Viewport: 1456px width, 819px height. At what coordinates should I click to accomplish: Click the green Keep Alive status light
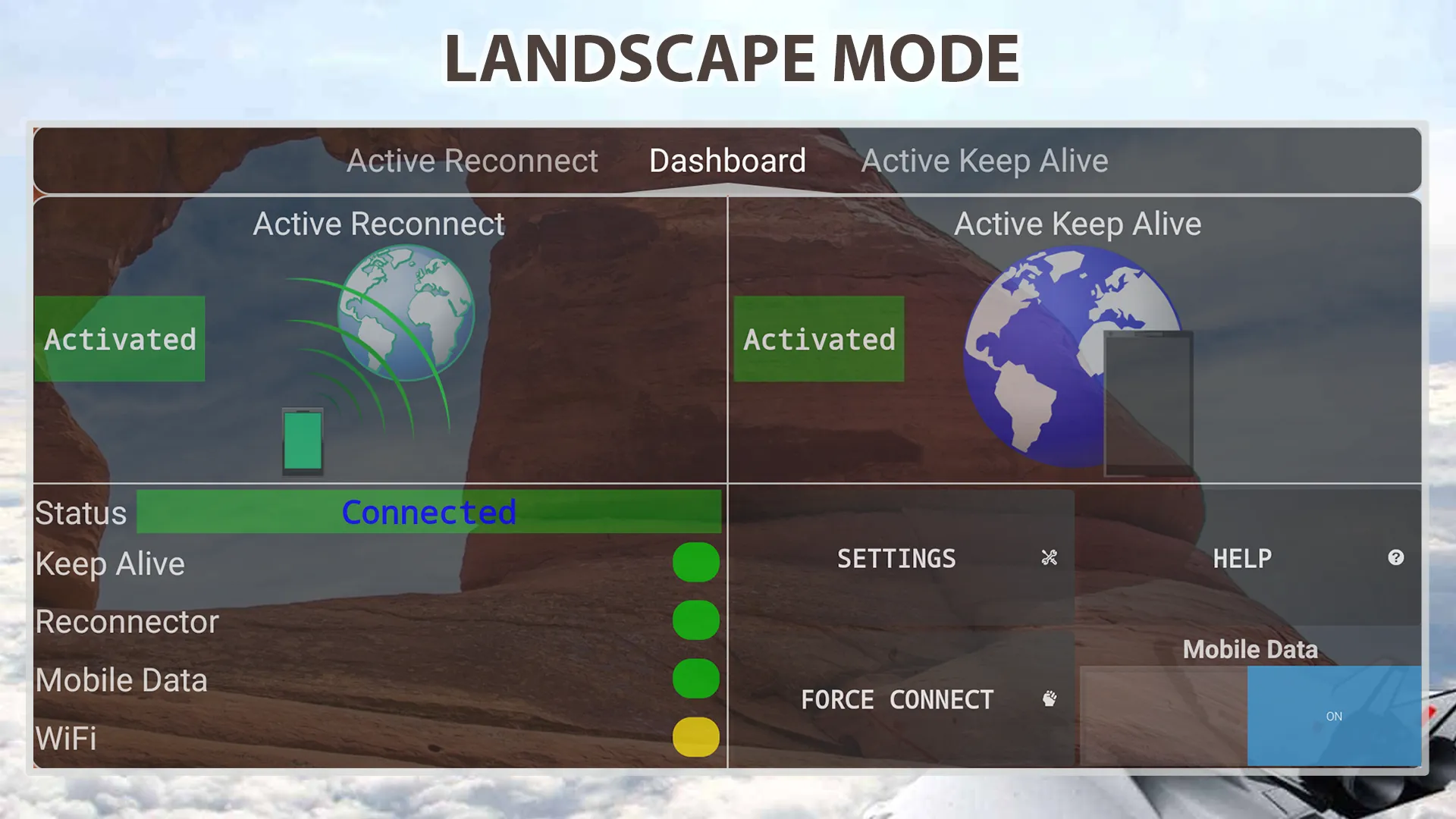pos(695,562)
